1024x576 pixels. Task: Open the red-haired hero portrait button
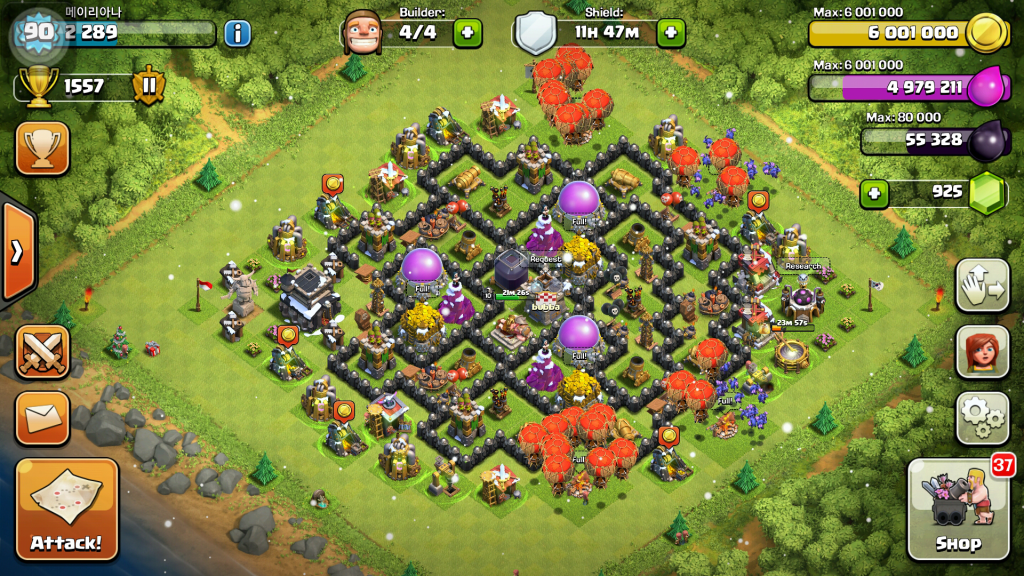click(x=982, y=352)
